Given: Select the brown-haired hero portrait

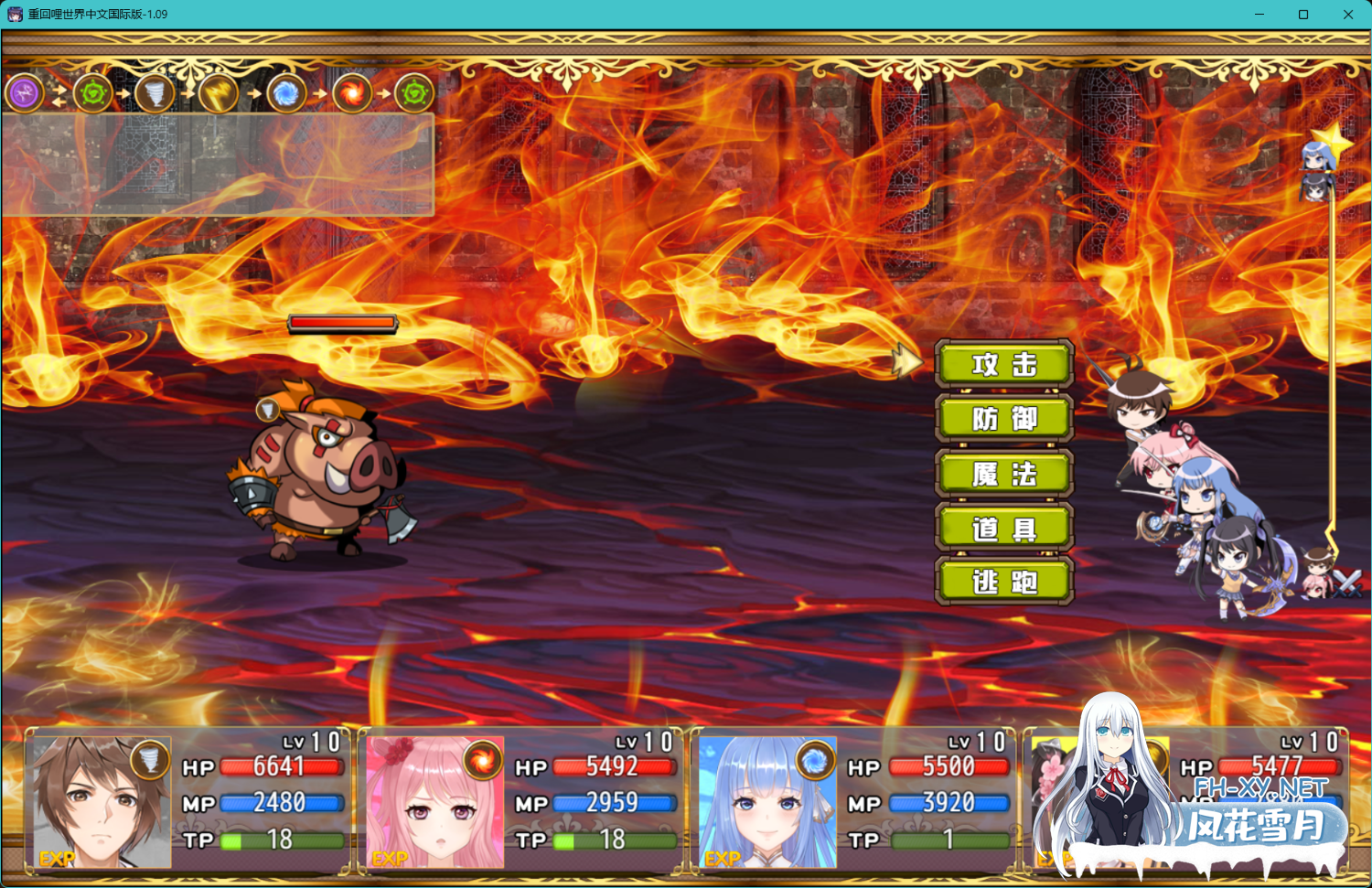Looking at the screenshot, I should click(x=99, y=802).
